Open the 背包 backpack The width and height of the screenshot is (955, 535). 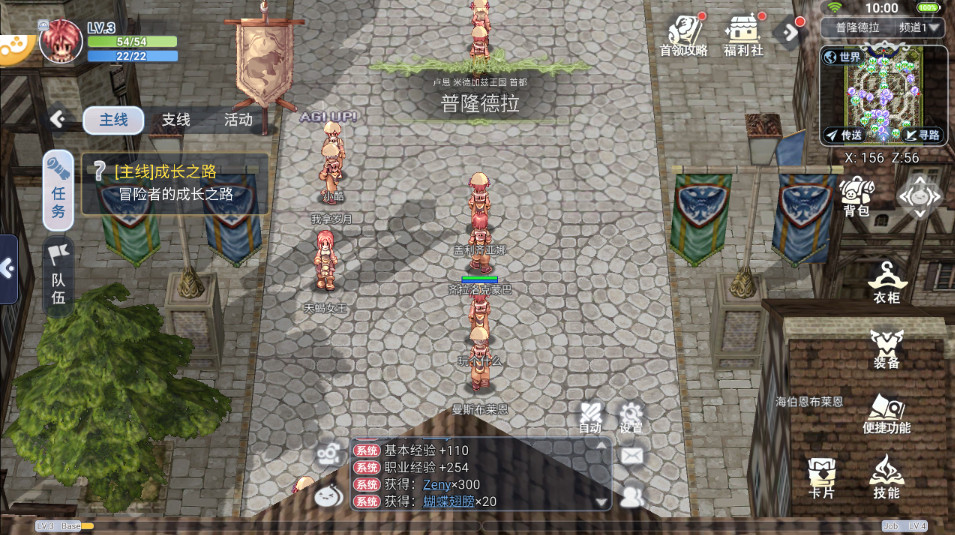(856, 196)
